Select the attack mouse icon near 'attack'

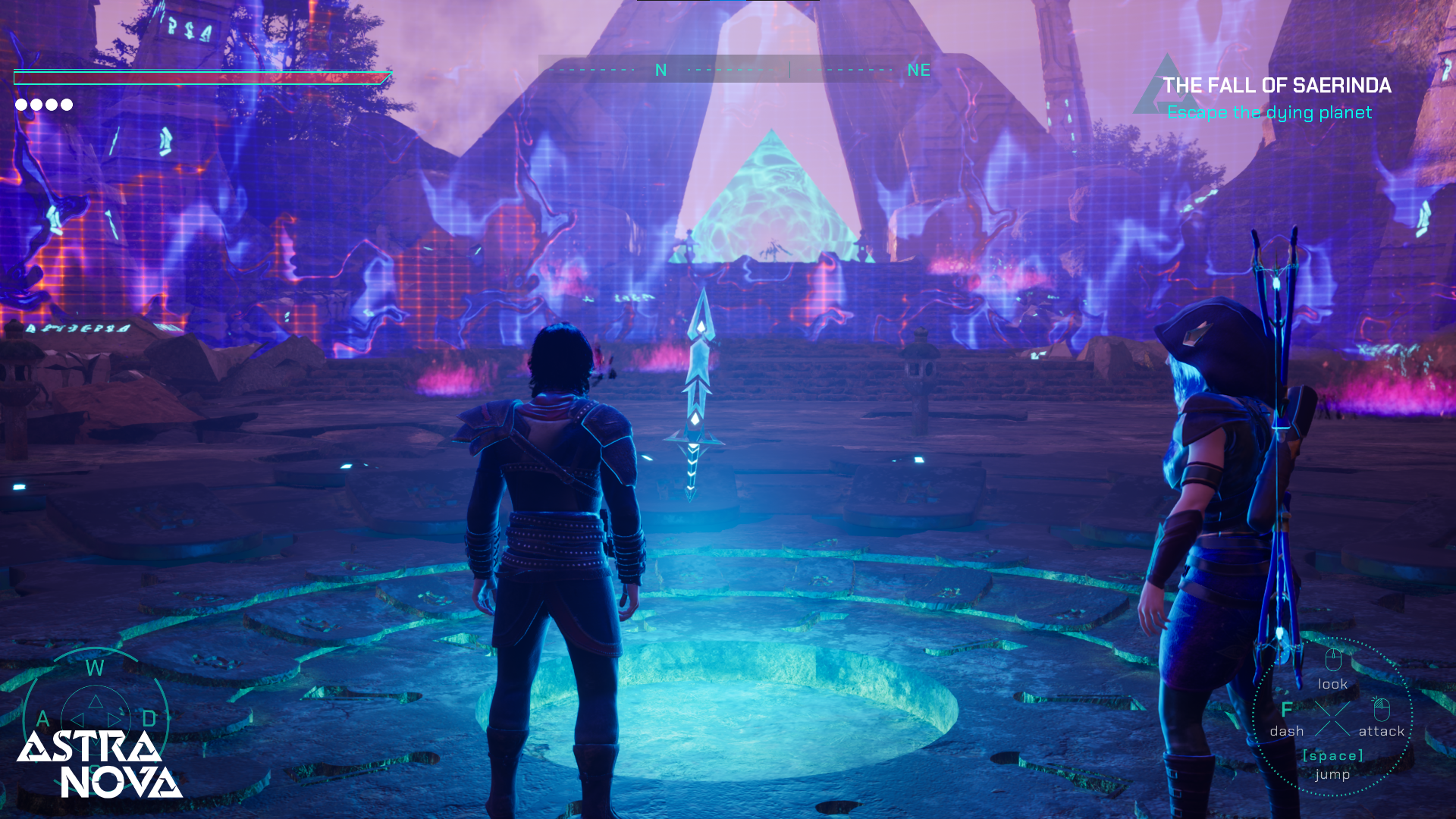point(1382,711)
